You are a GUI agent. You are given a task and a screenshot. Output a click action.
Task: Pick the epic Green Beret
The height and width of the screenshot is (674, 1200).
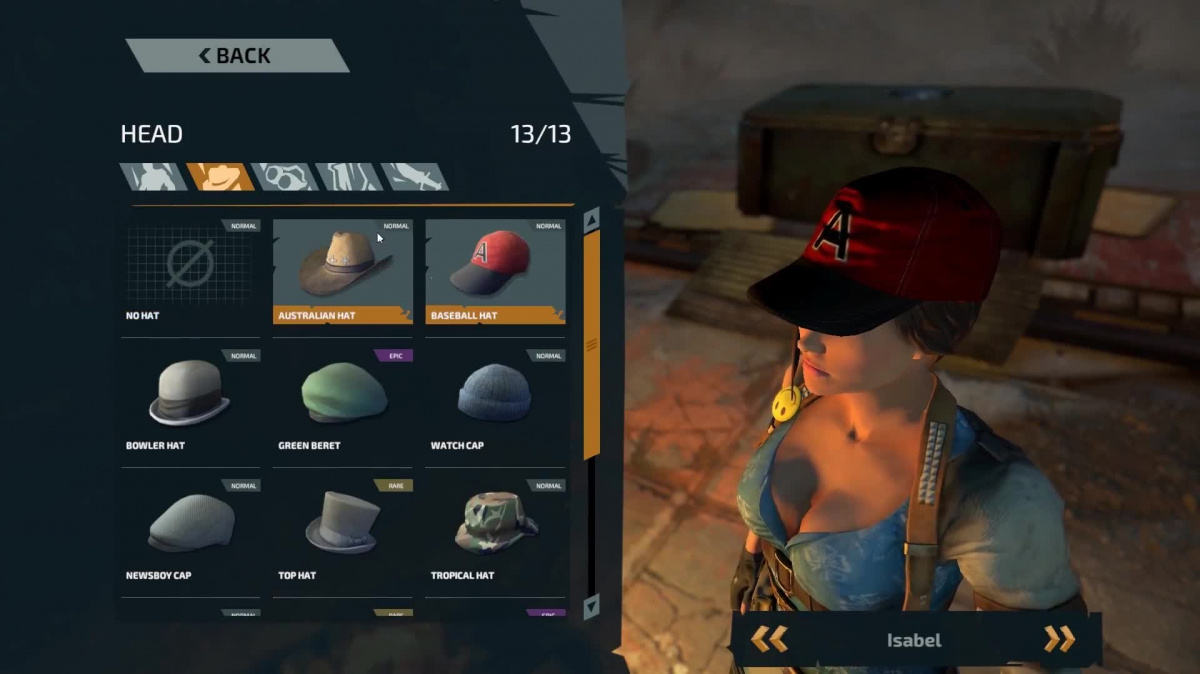[343, 400]
